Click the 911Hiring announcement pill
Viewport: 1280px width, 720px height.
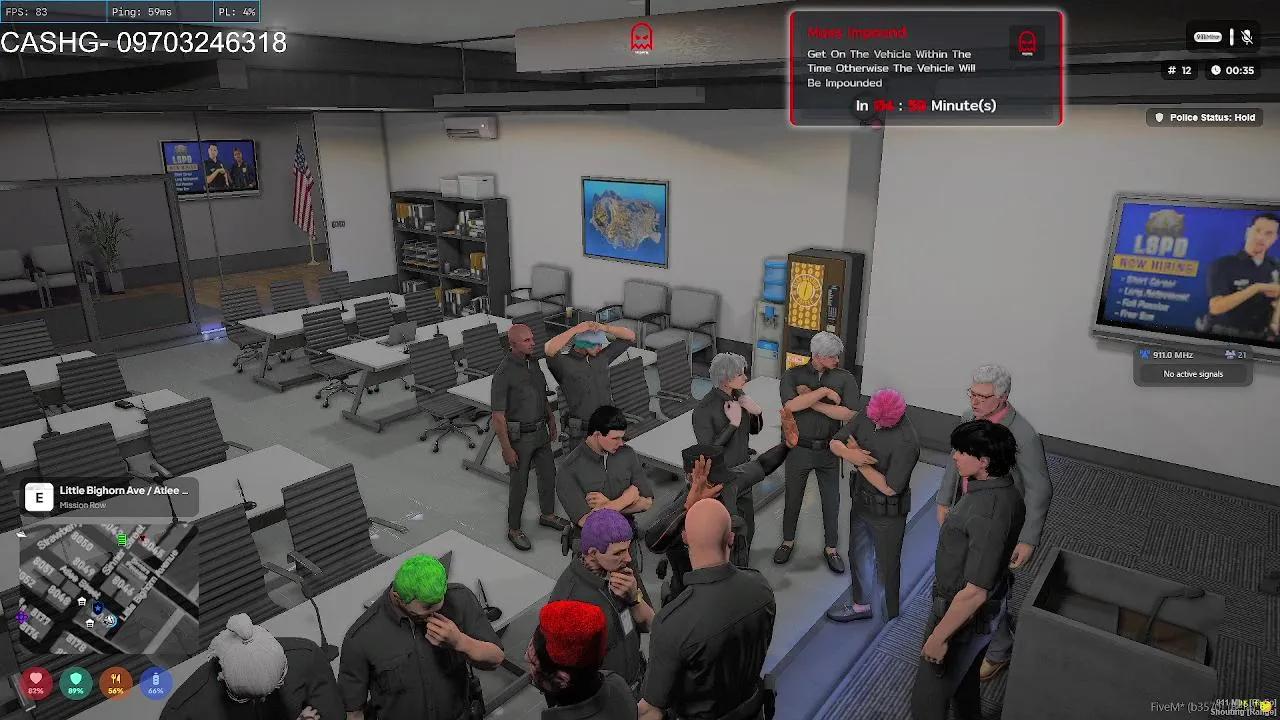click(1208, 36)
